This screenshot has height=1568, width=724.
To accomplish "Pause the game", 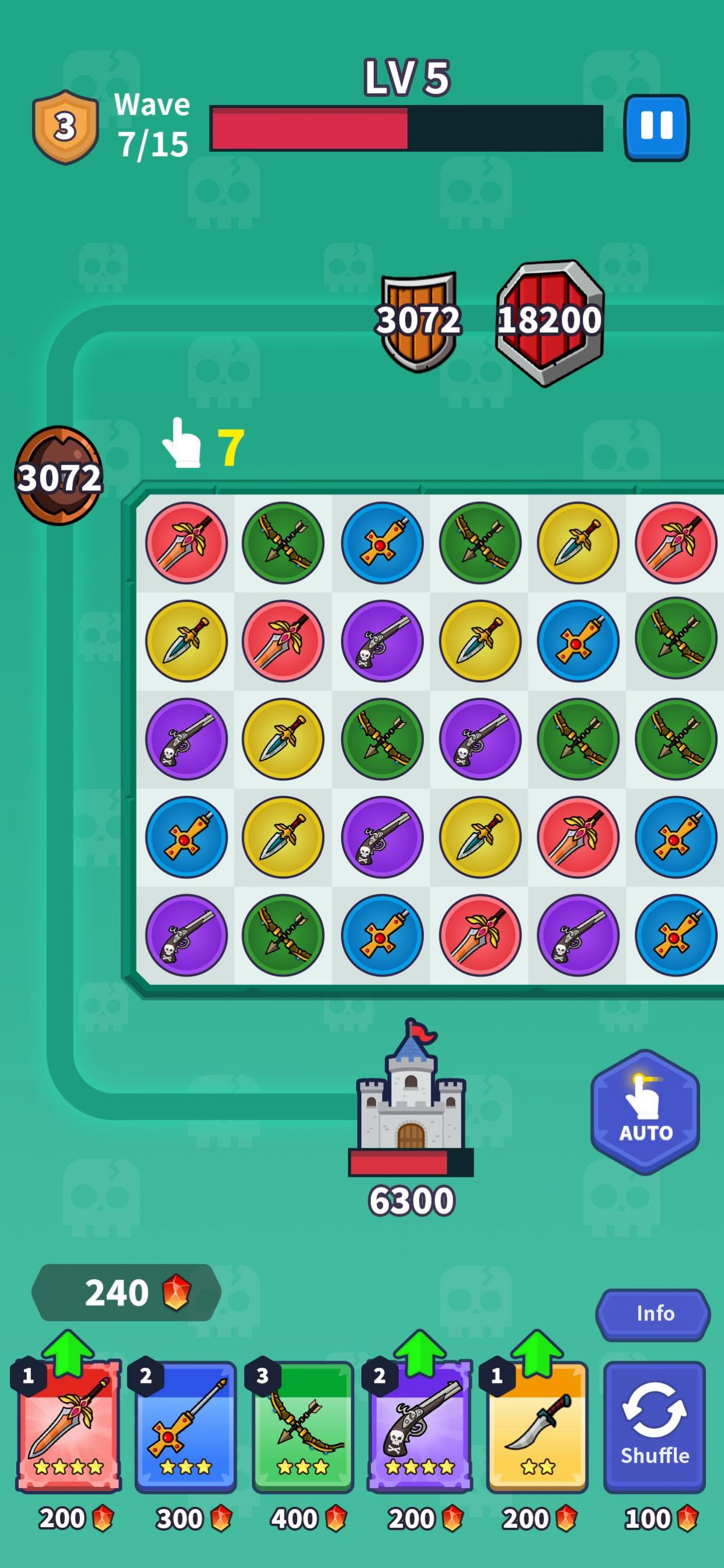I will tap(656, 127).
